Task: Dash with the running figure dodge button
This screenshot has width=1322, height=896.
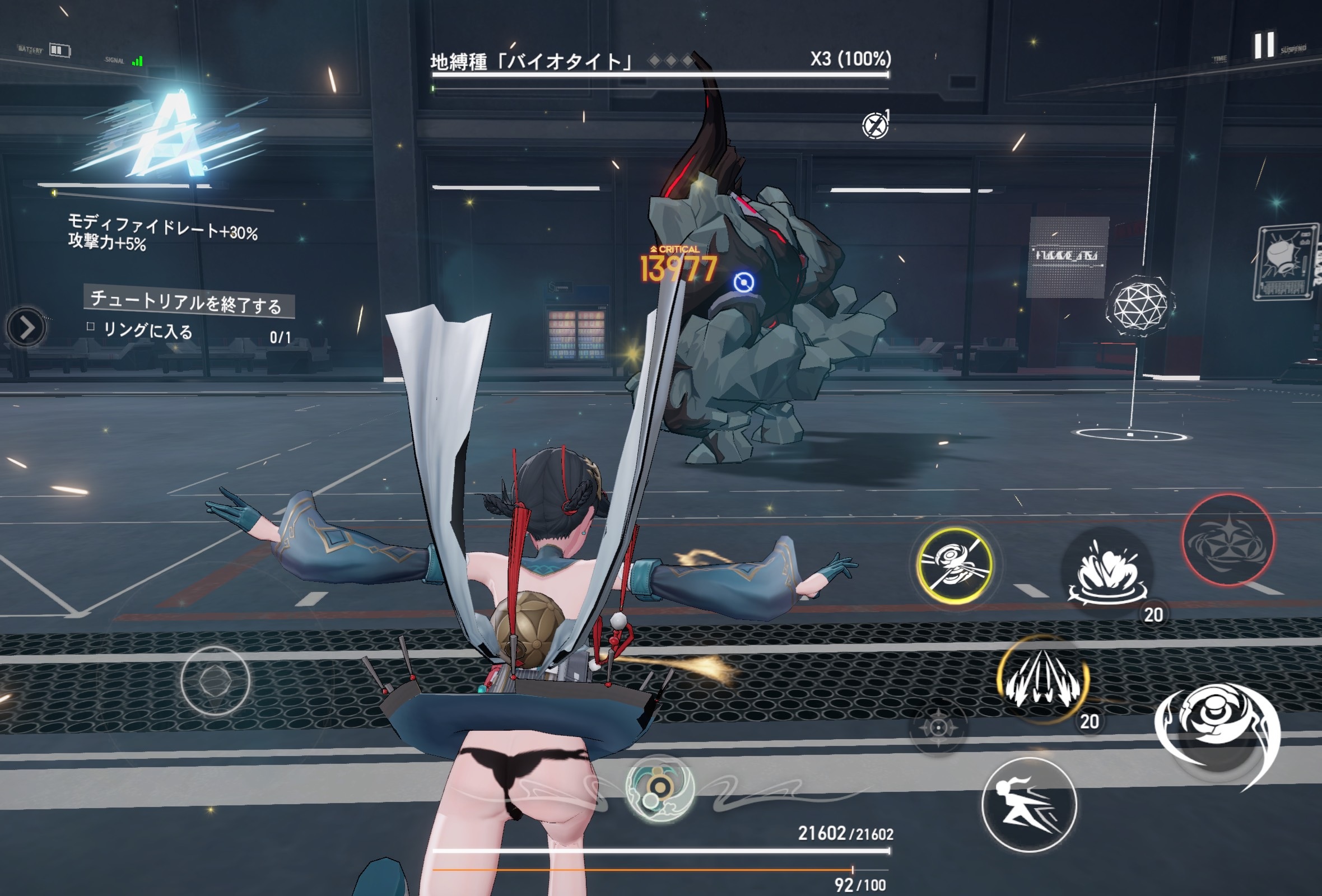Action: [x=1028, y=805]
